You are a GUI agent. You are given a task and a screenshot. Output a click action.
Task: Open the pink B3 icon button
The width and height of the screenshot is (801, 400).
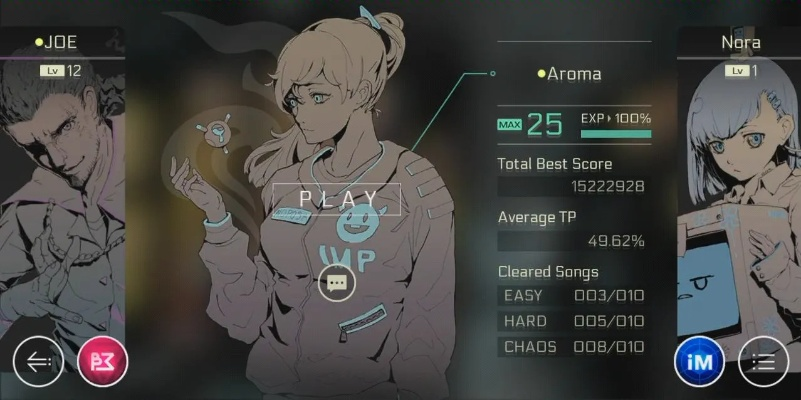103,362
